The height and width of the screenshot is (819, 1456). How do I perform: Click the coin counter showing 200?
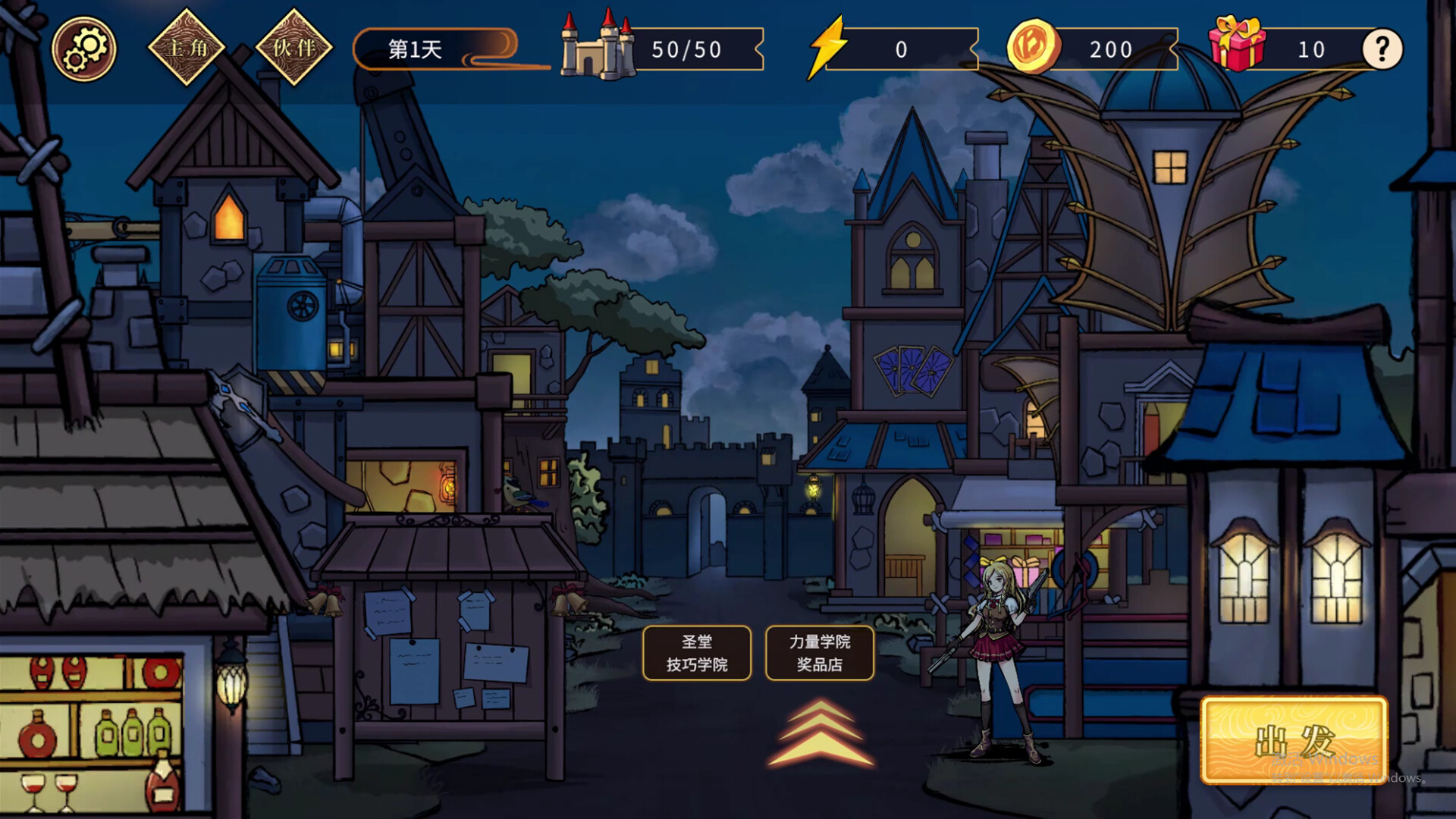[x=1111, y=49]
